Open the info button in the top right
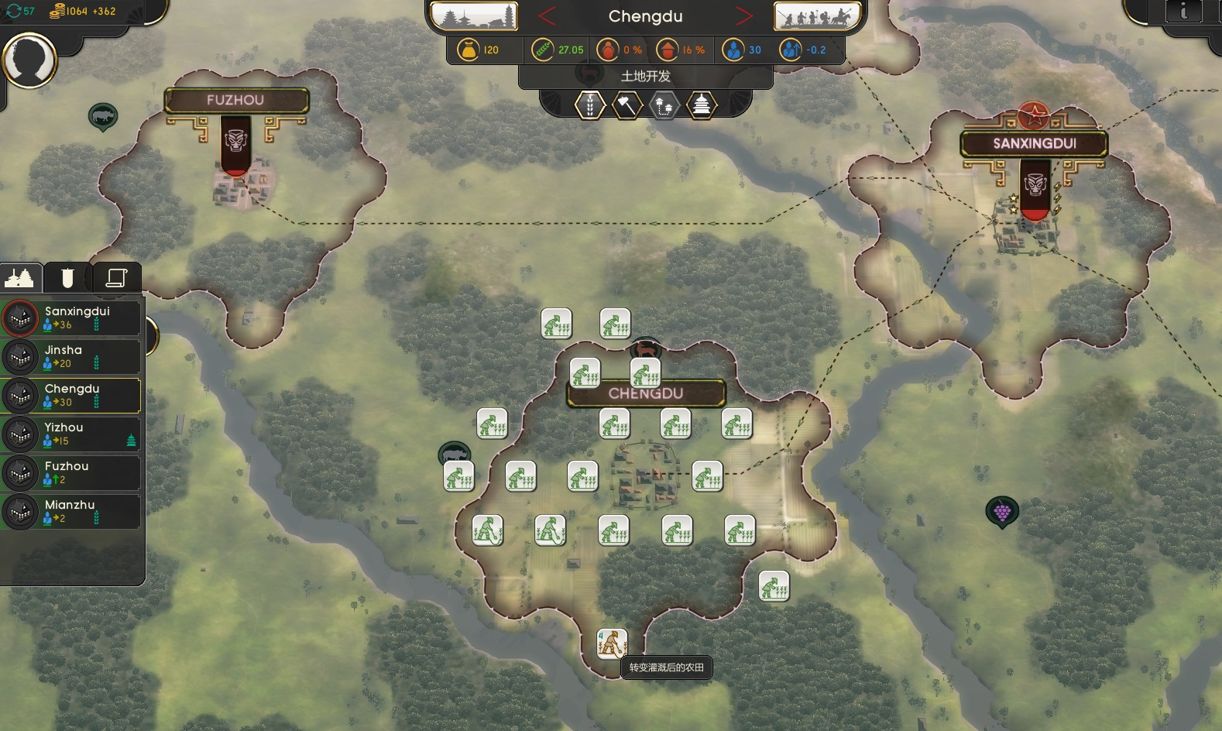Image resolution: width=1222 pixels, height=731 pixels. 1184,11
